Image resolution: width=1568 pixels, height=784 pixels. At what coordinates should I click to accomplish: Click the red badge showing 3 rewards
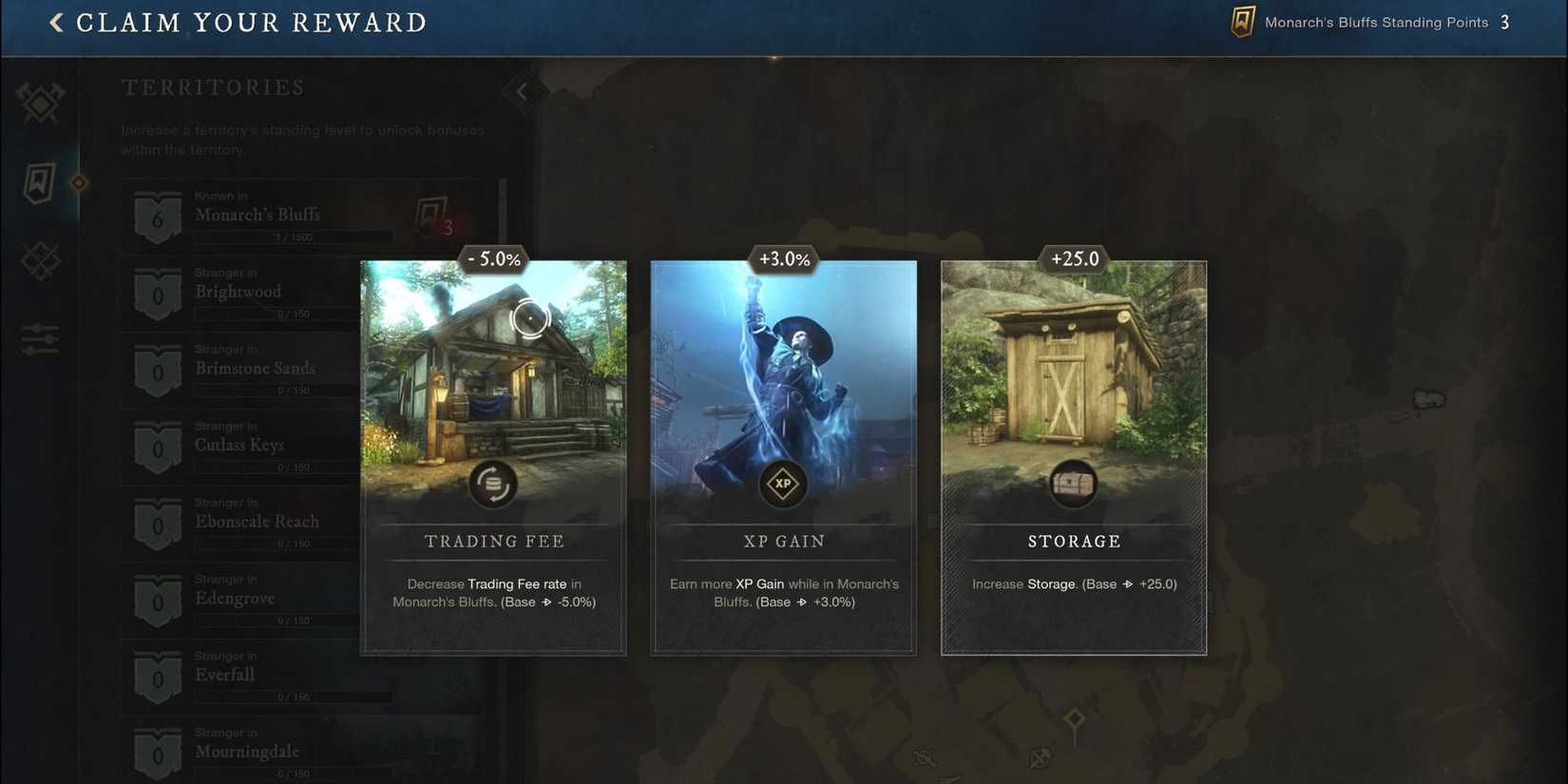(448, 228)
